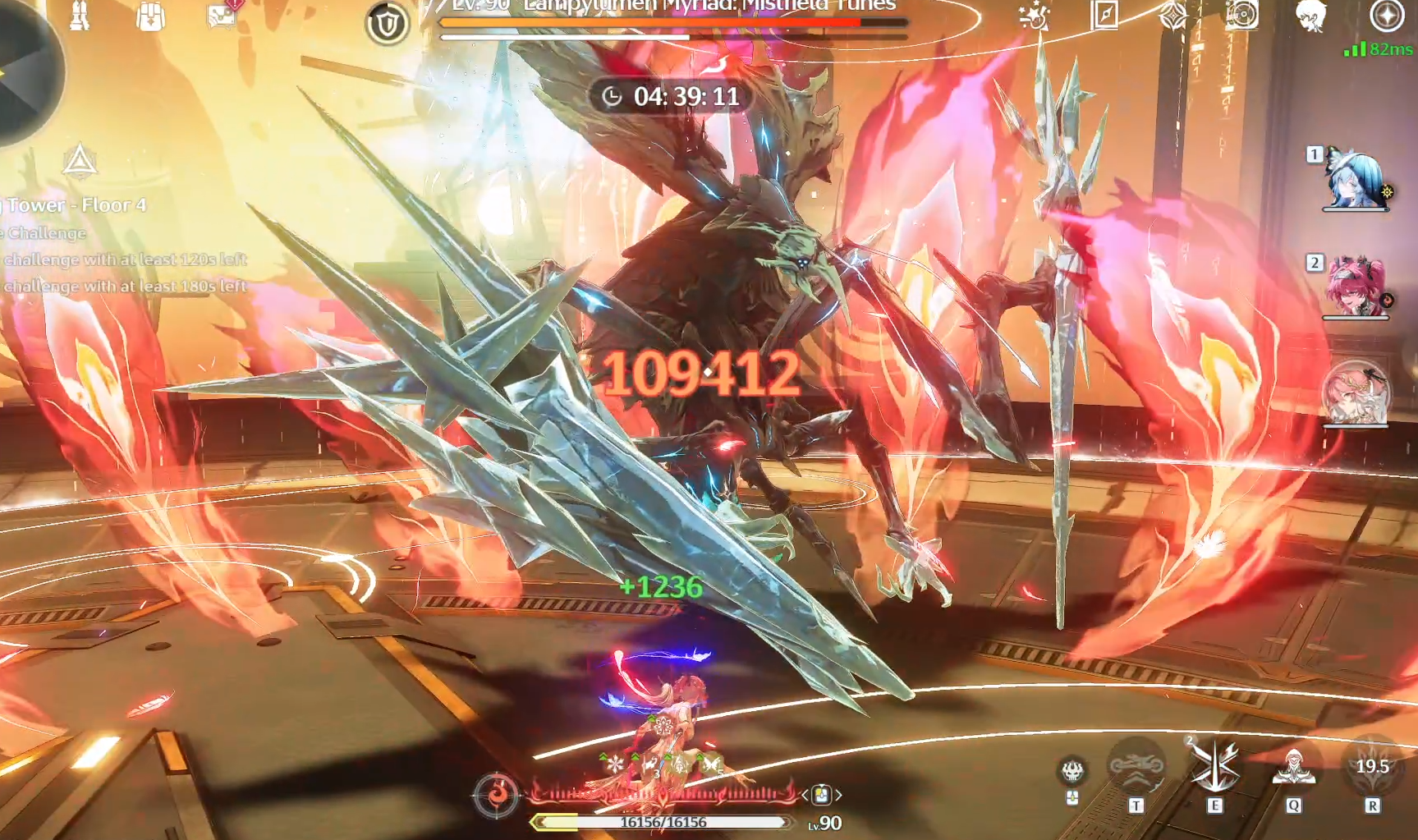Image resolution: width=1418 pixels, height=840 pixels.
Task: Click the flaming skull icon
Action: click(1072, 770)
